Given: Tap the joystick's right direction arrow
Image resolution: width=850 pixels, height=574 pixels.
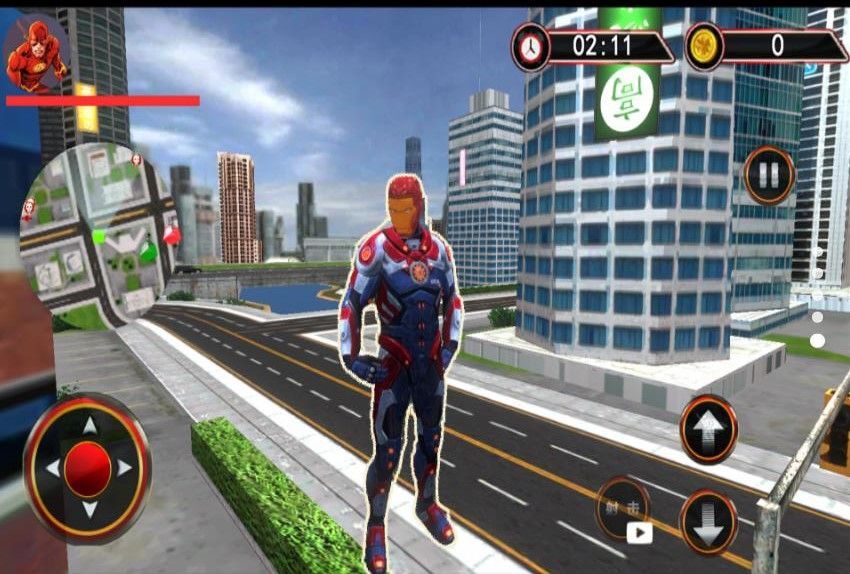Looking at the screenshot, I should (126, 468).
